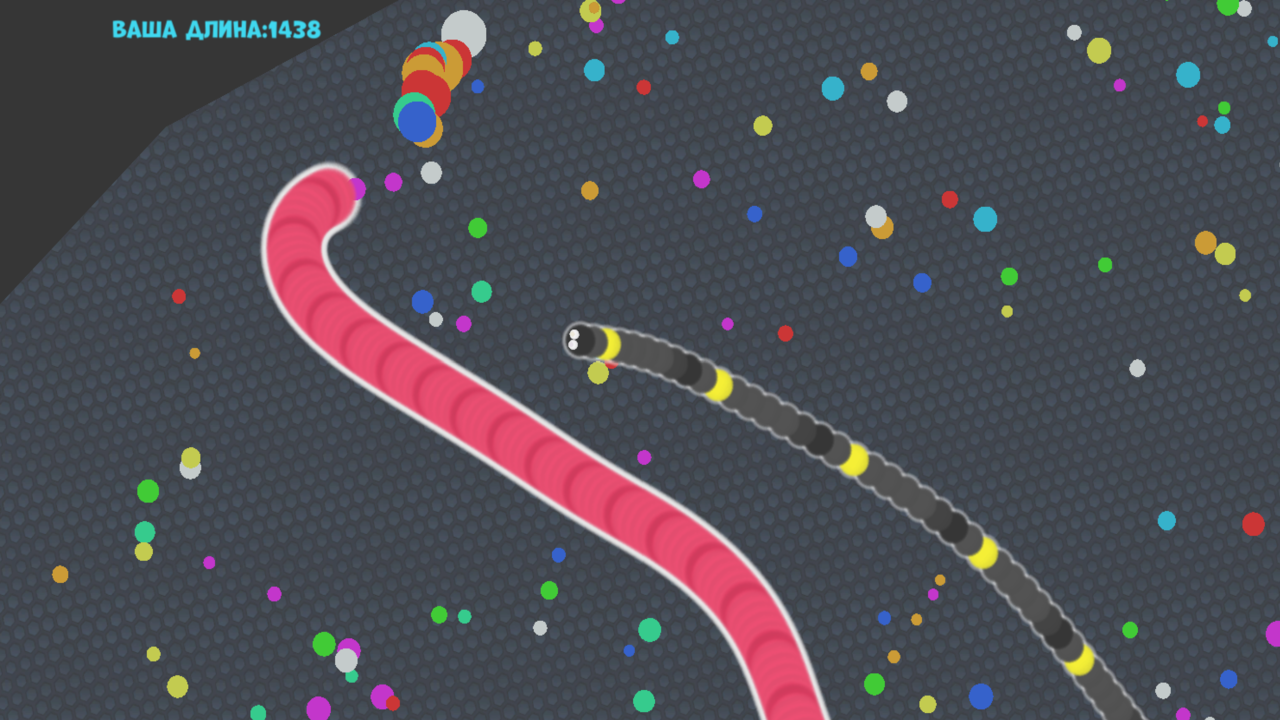Screen dimensions: 1280x720
Task: Click the orange pellet left of the pink snake
Action: [195, 353]
